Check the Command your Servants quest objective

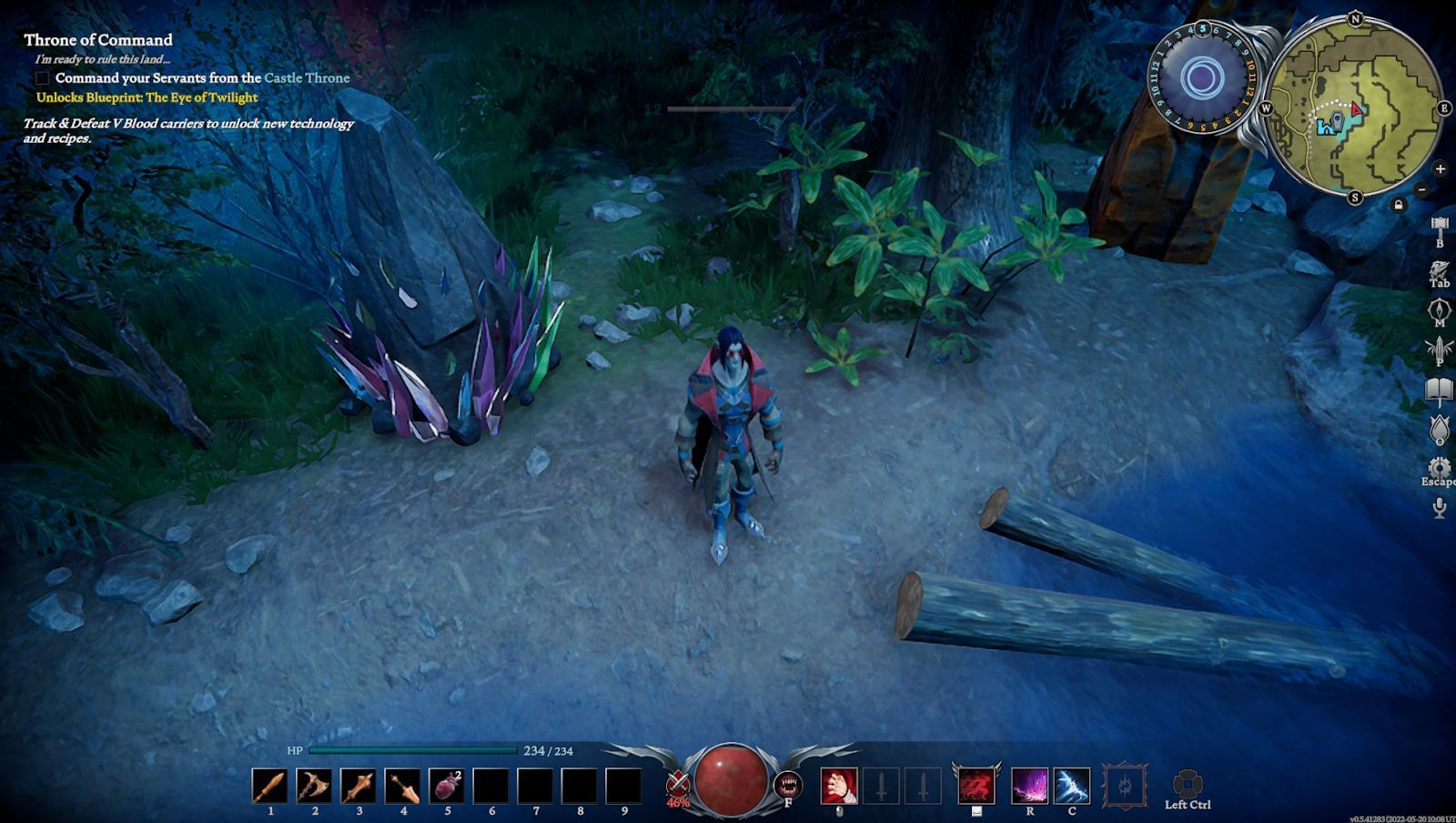pyautogui.click(x=41, y=78)
